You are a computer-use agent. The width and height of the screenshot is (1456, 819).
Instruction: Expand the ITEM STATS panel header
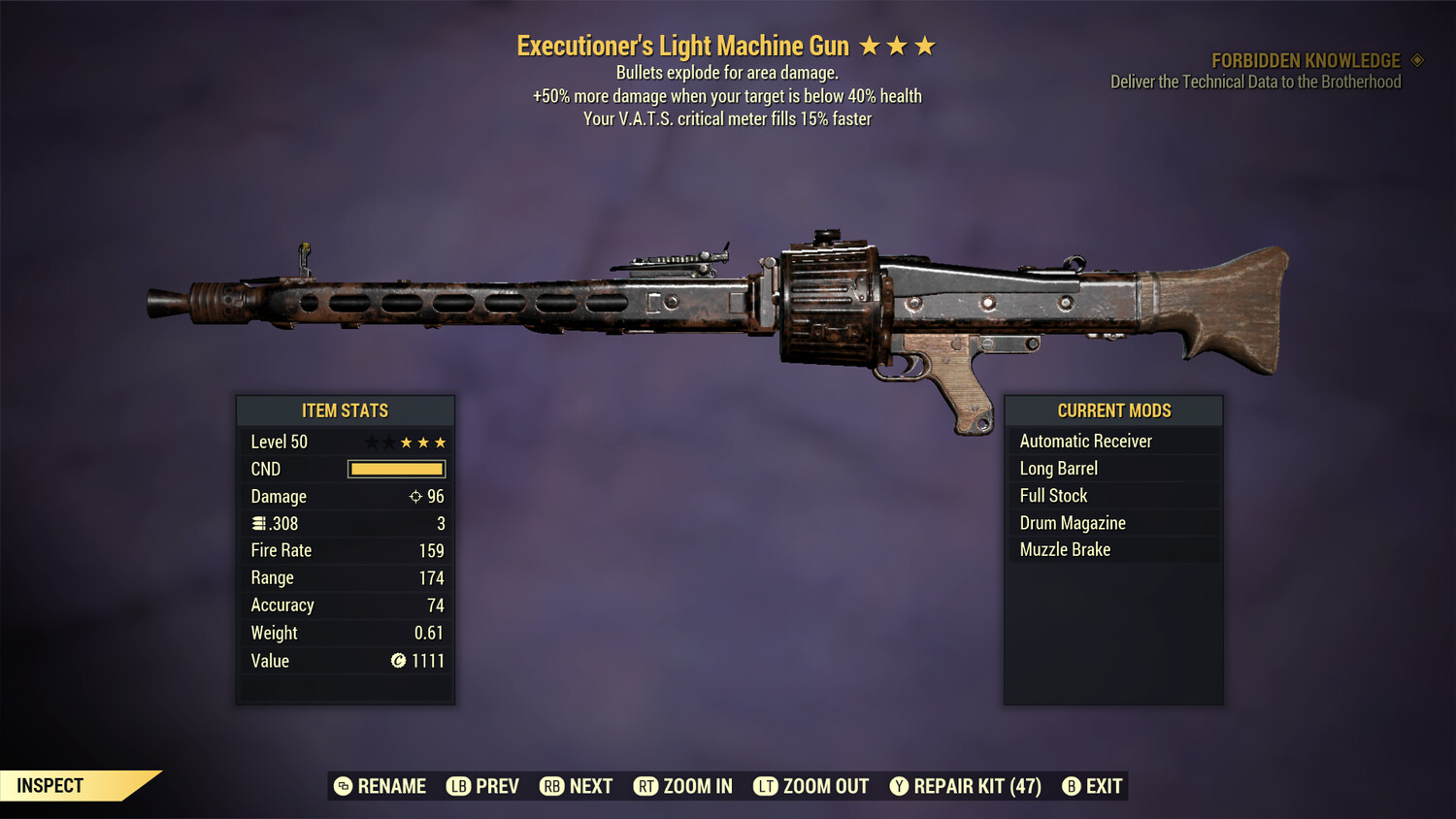click(346, 410)
